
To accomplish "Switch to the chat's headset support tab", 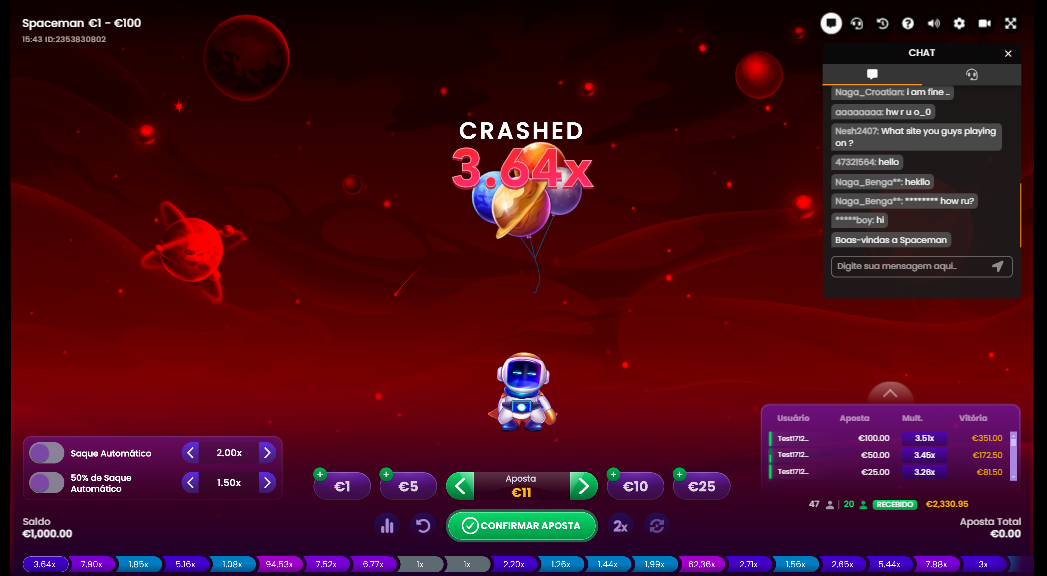I will tap(971, 75).
